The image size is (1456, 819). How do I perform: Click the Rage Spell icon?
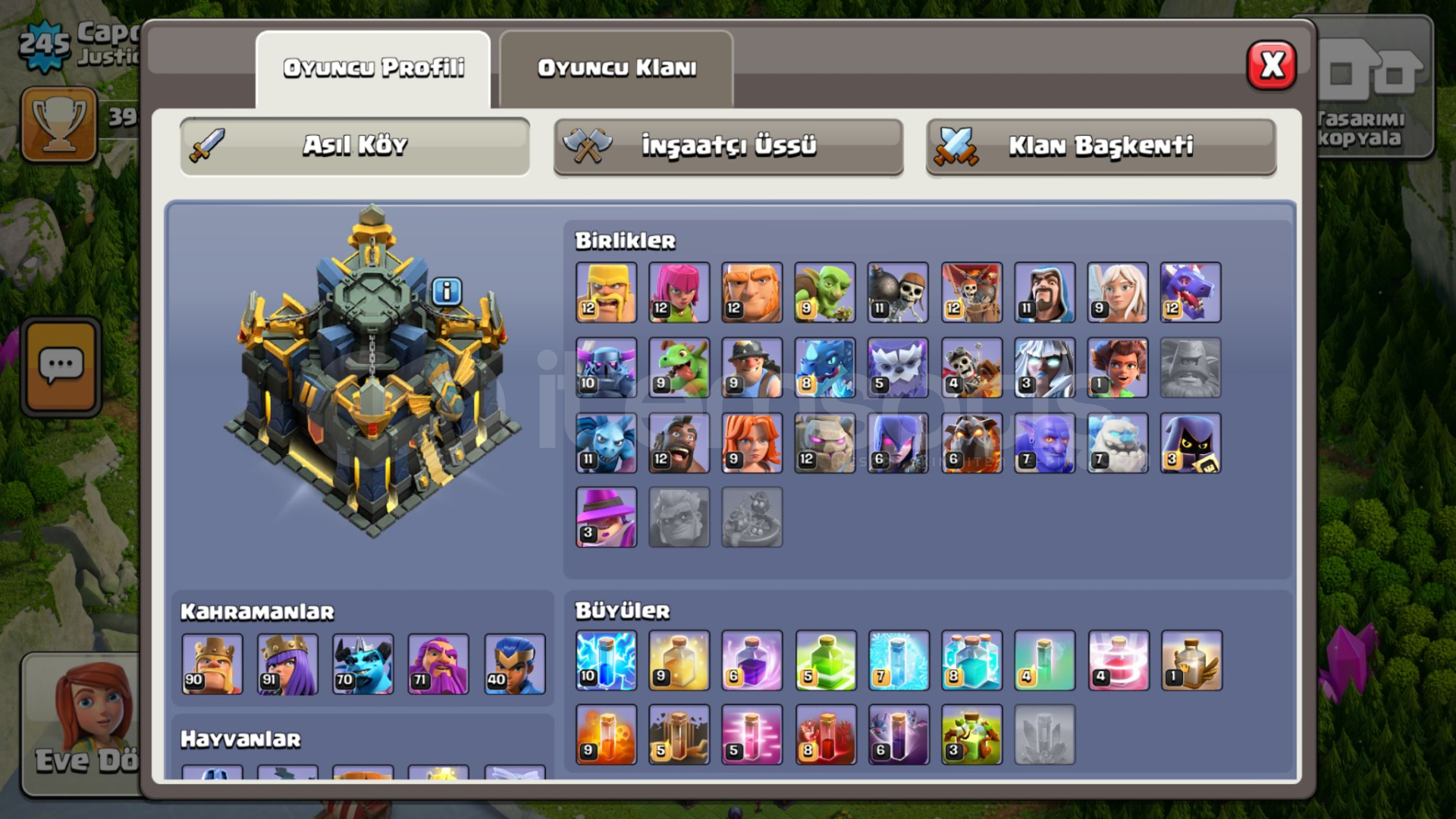[752, 660]
